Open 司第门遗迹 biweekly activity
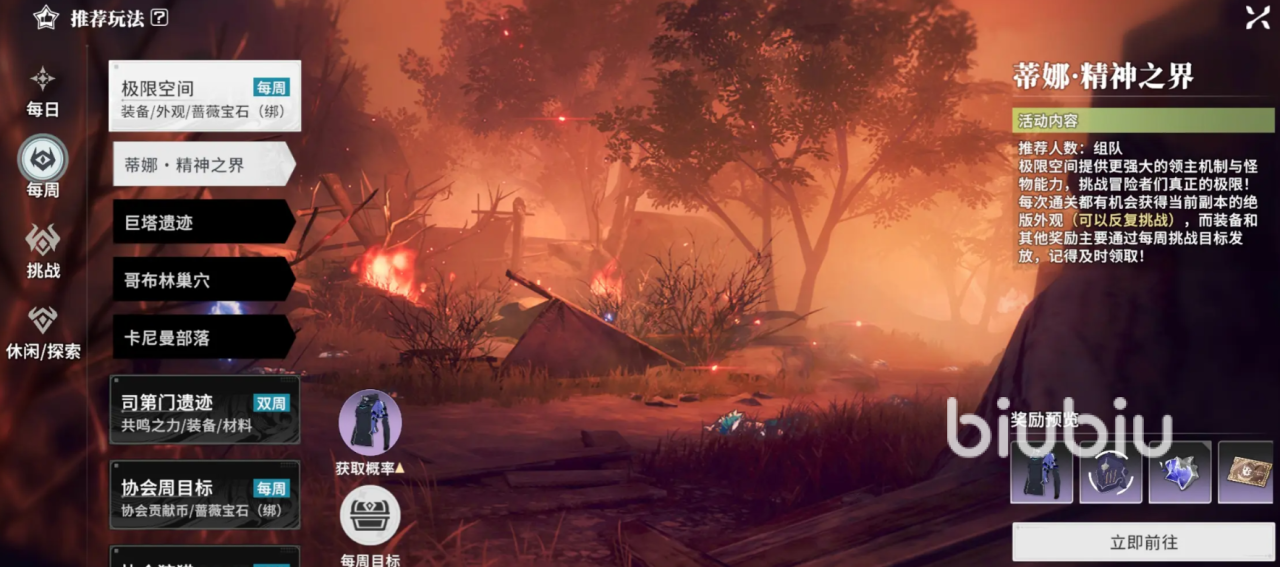Image resolution: width=1280 pixels, height=567 pixels. pos(204,410)
